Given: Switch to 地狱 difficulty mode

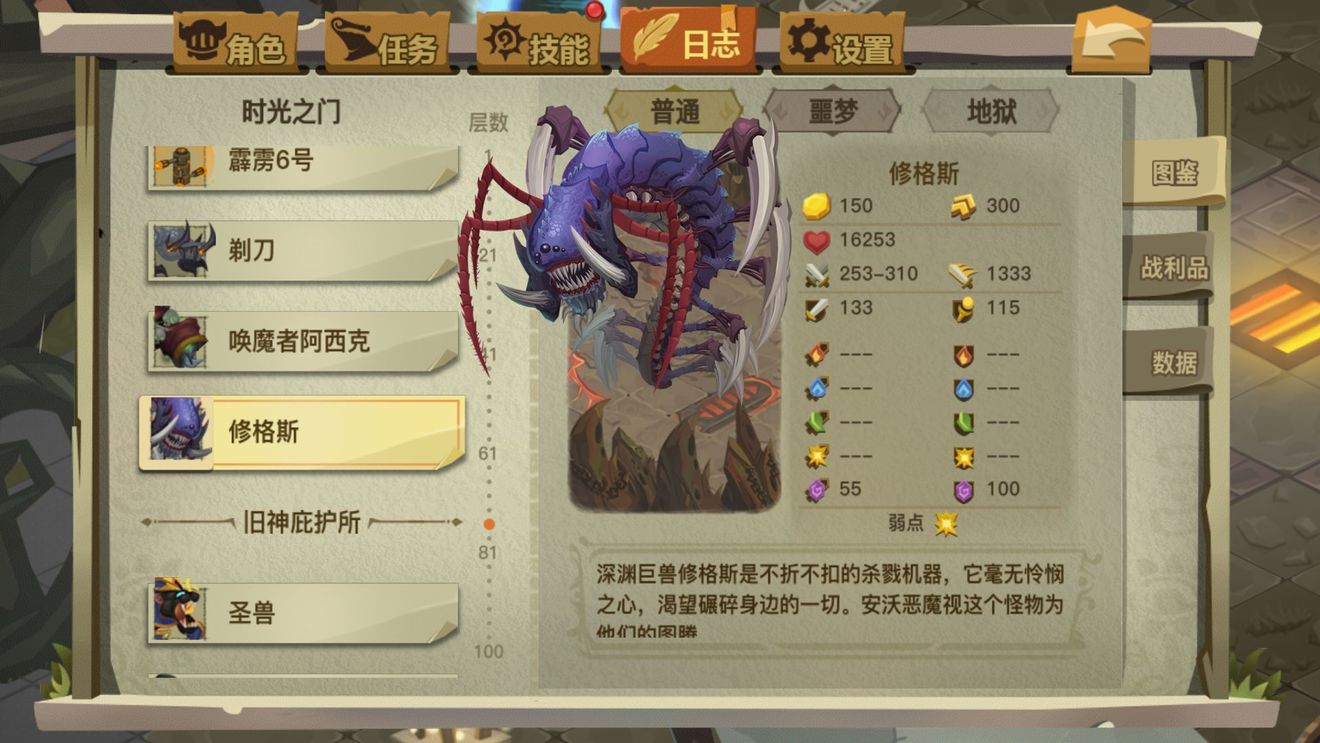Looking at the screenshot, I should coord(988,113).
